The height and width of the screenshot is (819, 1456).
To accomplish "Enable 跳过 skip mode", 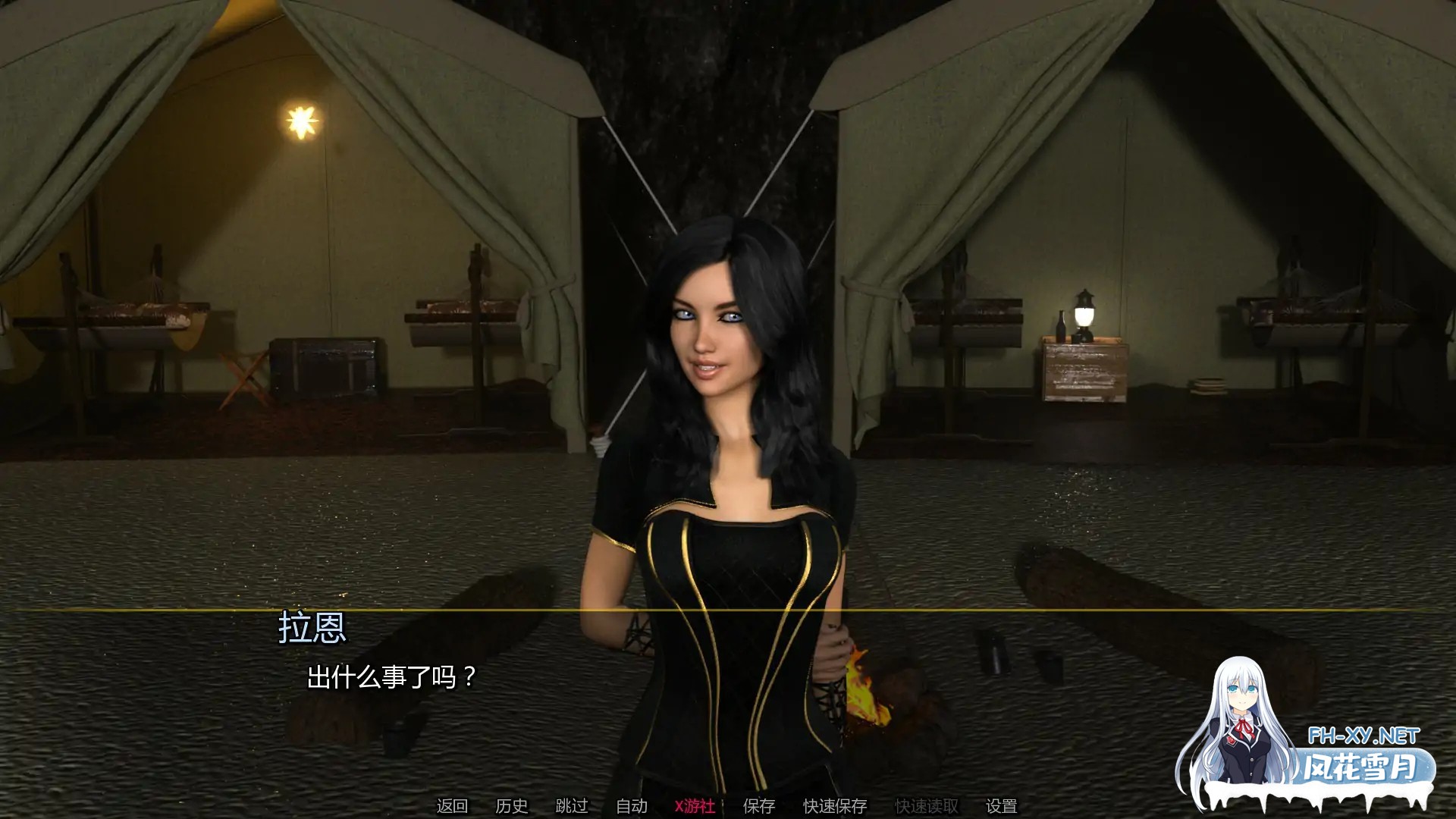I will tap(571, 806).
